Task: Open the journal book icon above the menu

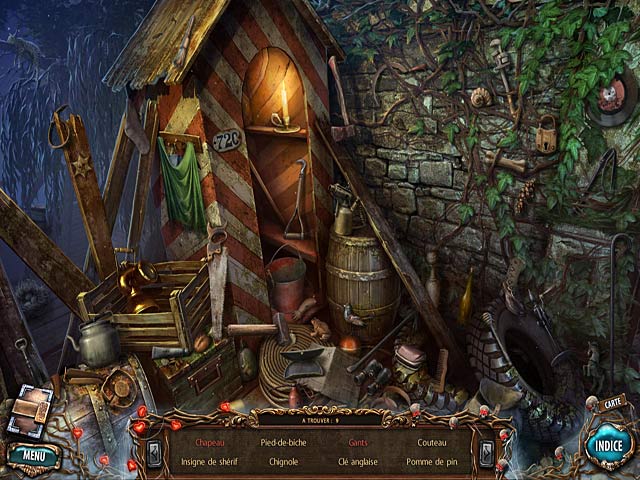Action: 30,409
